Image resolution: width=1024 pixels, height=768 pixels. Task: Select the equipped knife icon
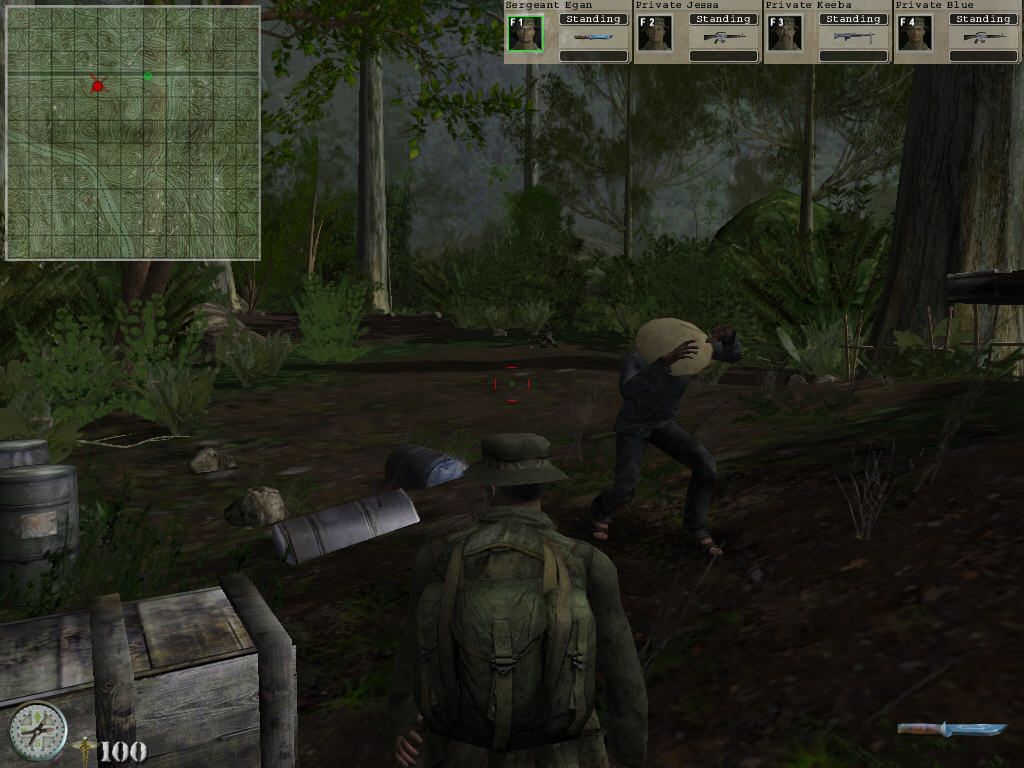click(951, 729)
